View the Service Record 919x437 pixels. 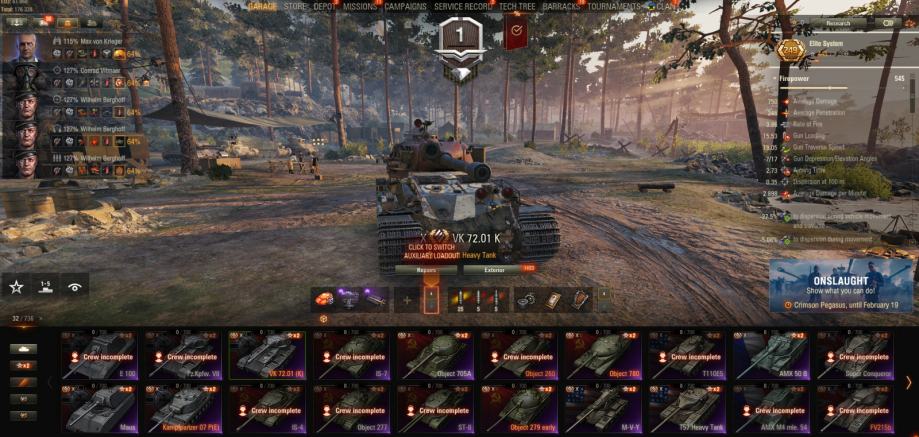463,6
